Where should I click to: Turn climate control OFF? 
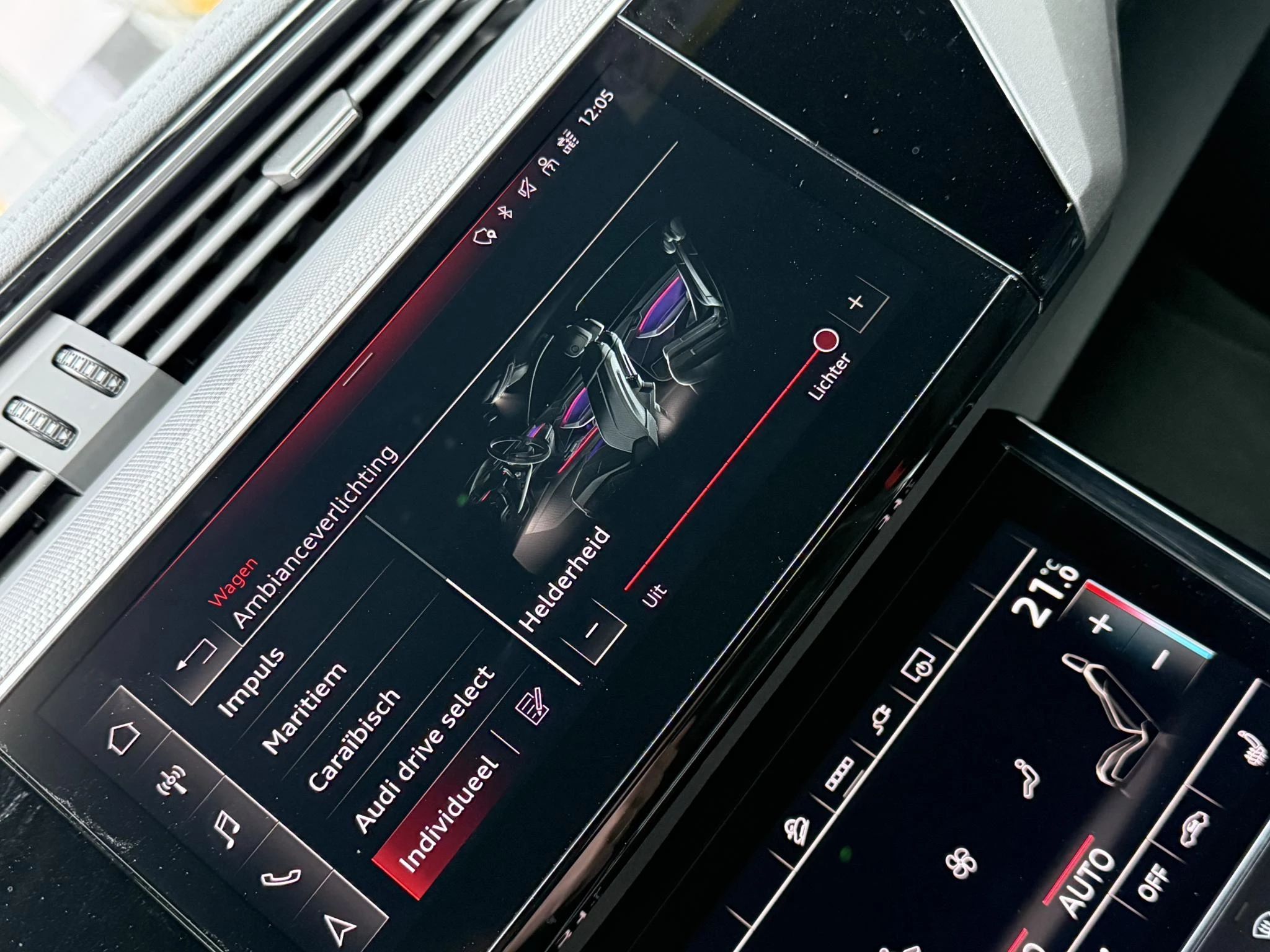[x=1153, y=879]
